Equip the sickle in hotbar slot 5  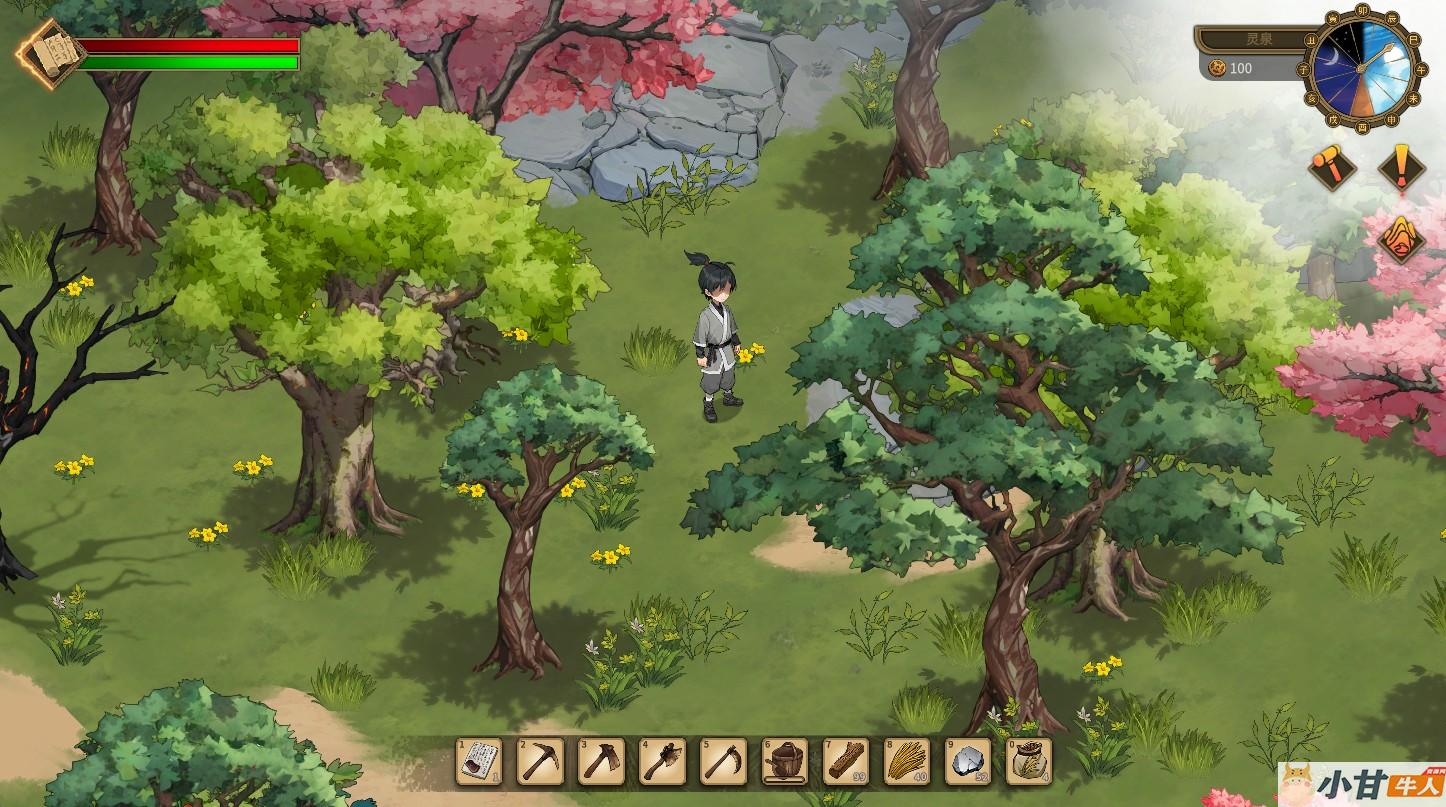[x=723, y=762]
